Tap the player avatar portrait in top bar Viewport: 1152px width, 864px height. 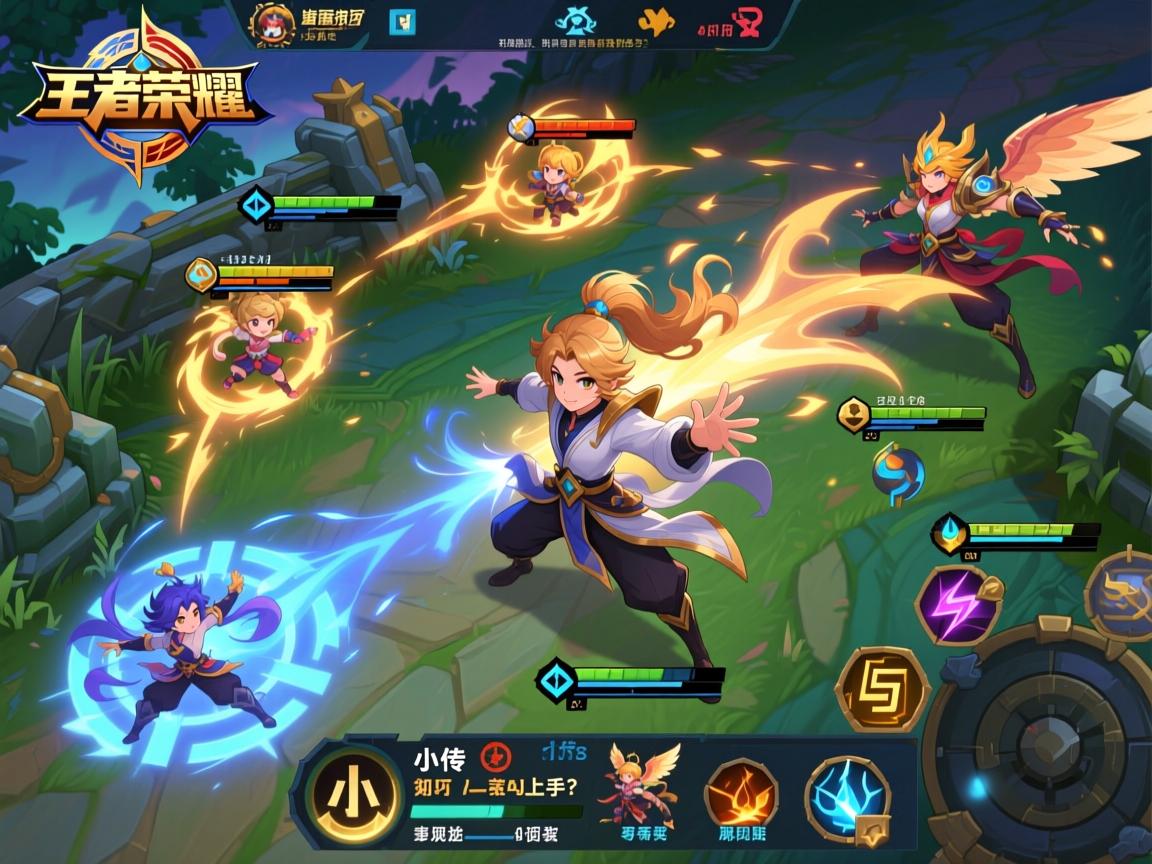272,23
